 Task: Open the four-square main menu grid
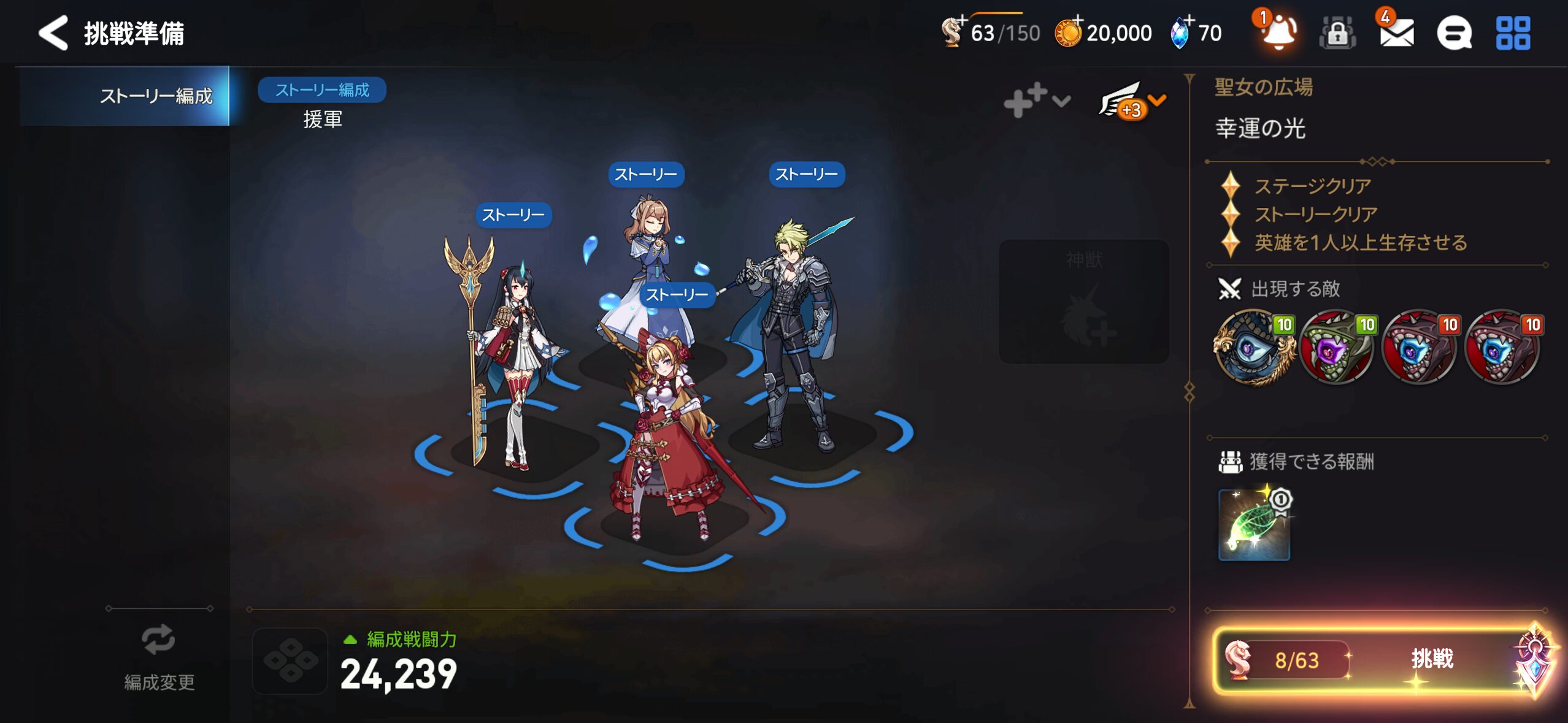pyautogui.click(x=1513, y=33)
